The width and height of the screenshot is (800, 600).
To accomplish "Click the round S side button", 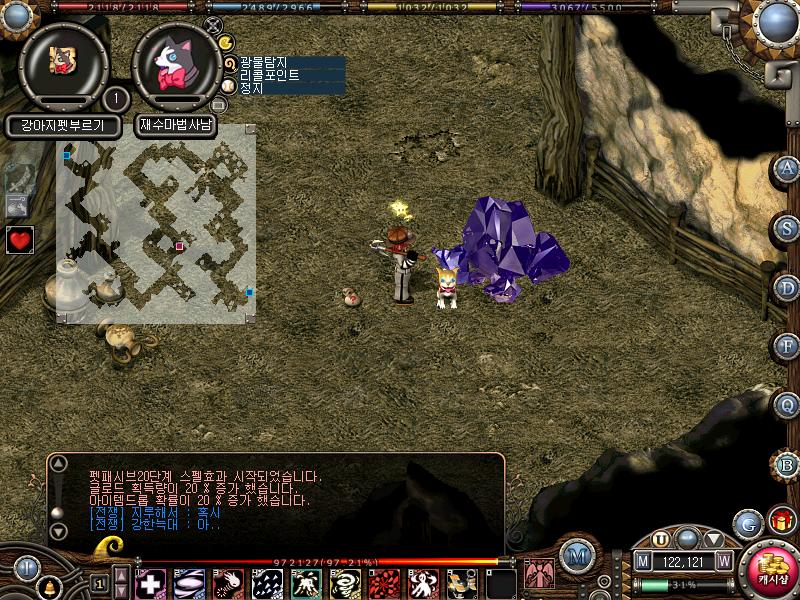I will tap(788, 228).
